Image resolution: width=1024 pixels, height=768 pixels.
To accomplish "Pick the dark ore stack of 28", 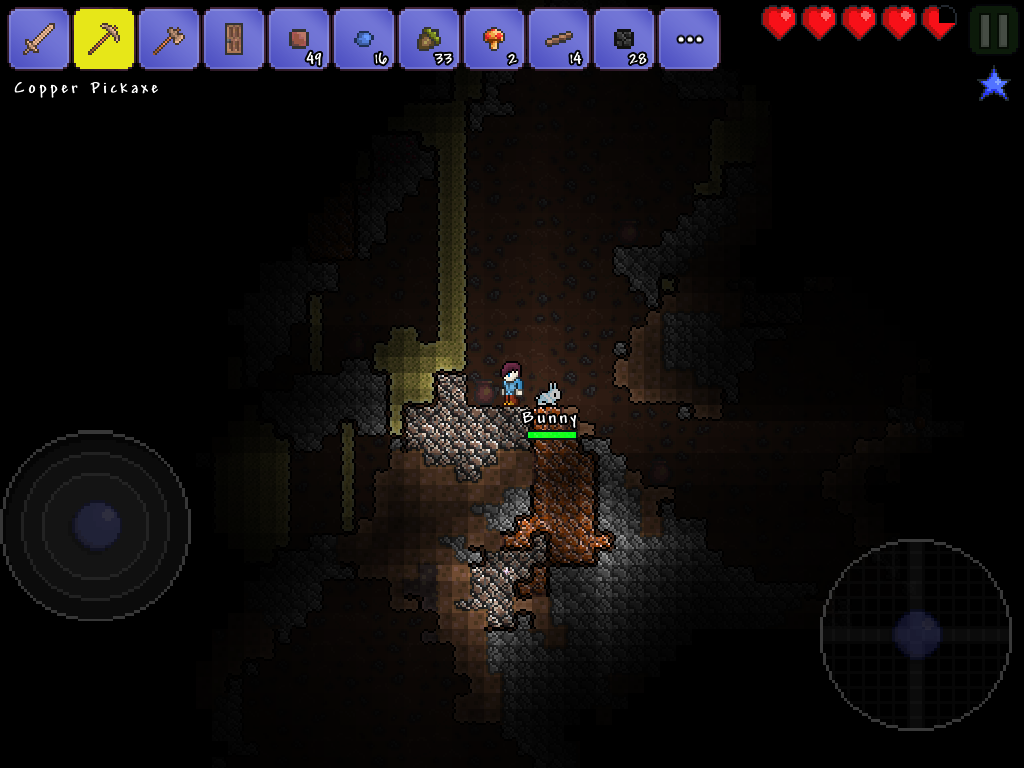I will pyautogui.click(x=624, y=39).
